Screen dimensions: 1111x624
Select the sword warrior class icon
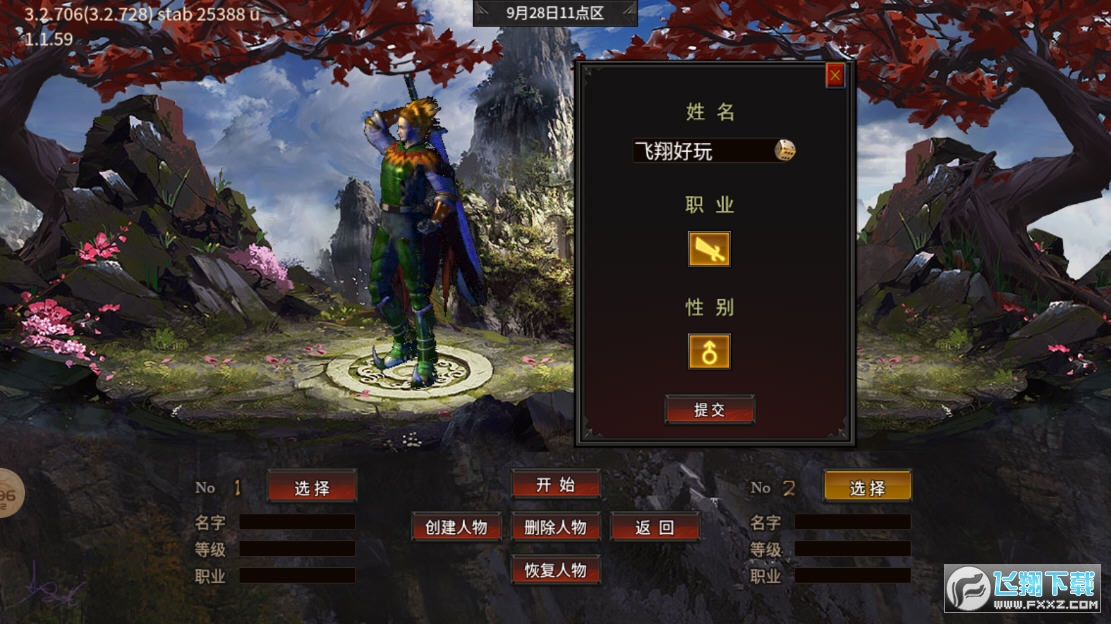(x=709, y=249)
